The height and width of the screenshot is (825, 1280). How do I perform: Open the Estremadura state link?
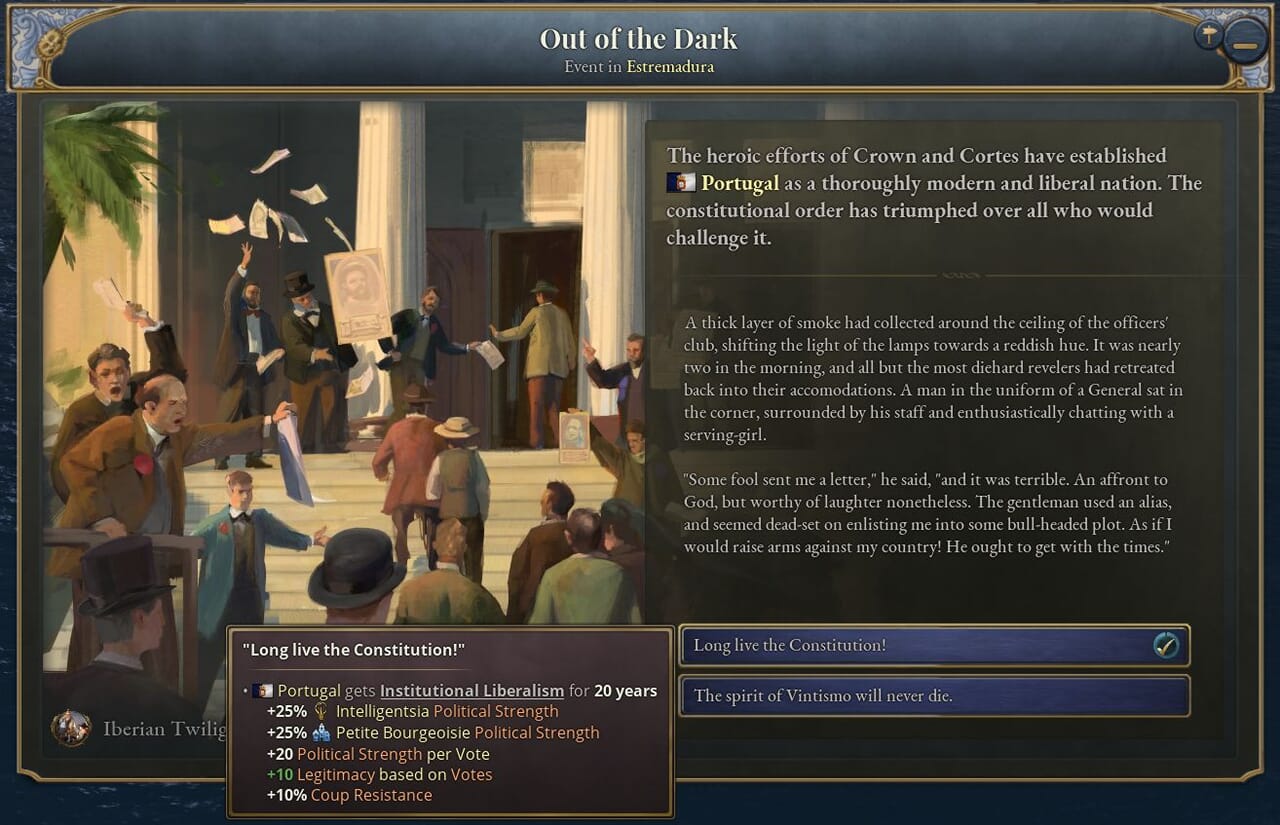[670, 67]
